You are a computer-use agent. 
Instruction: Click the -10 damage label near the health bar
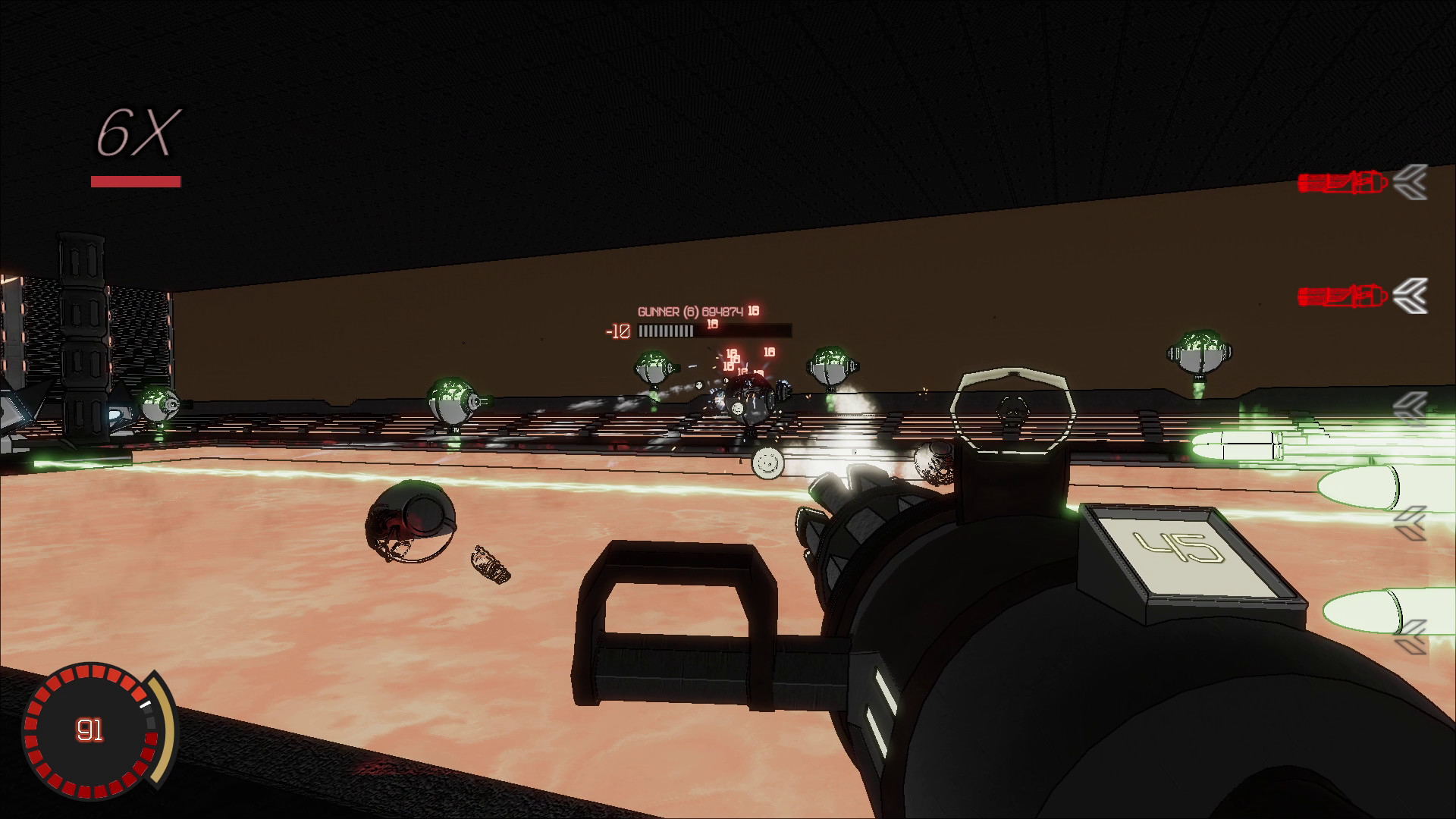pyautogui.click(x=618, y=331)
